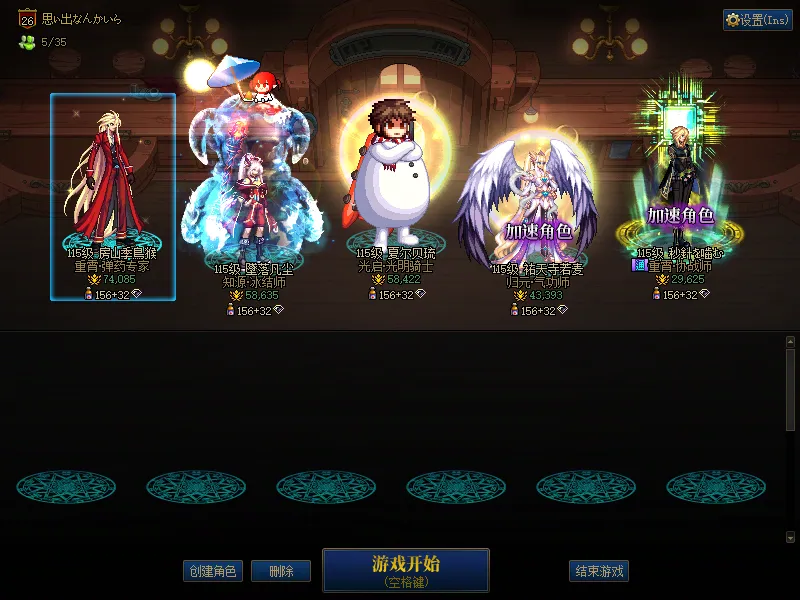Choose the 删除 delete button
800x600 pixels.
(x=281, y=572)
